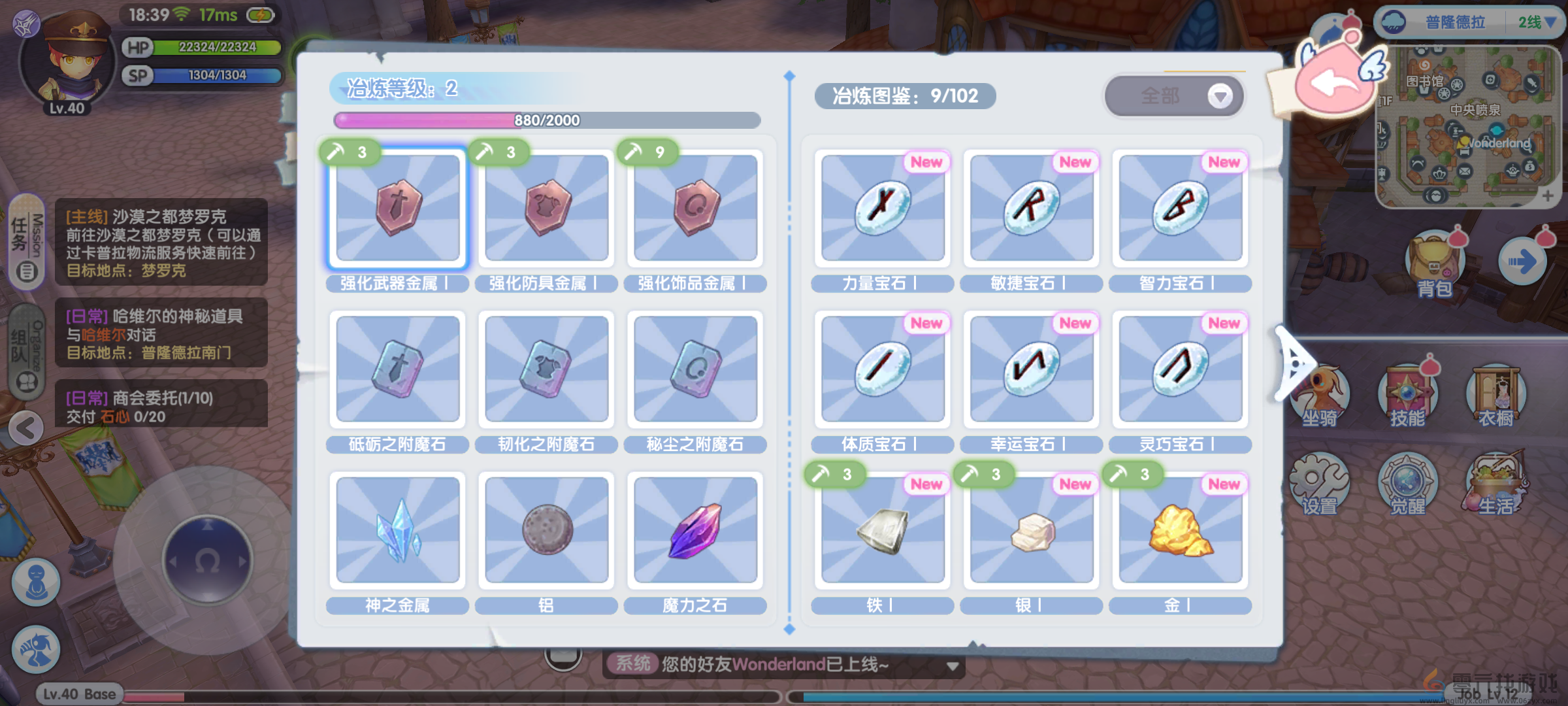Open the 生活 life skills menu

1496,485
